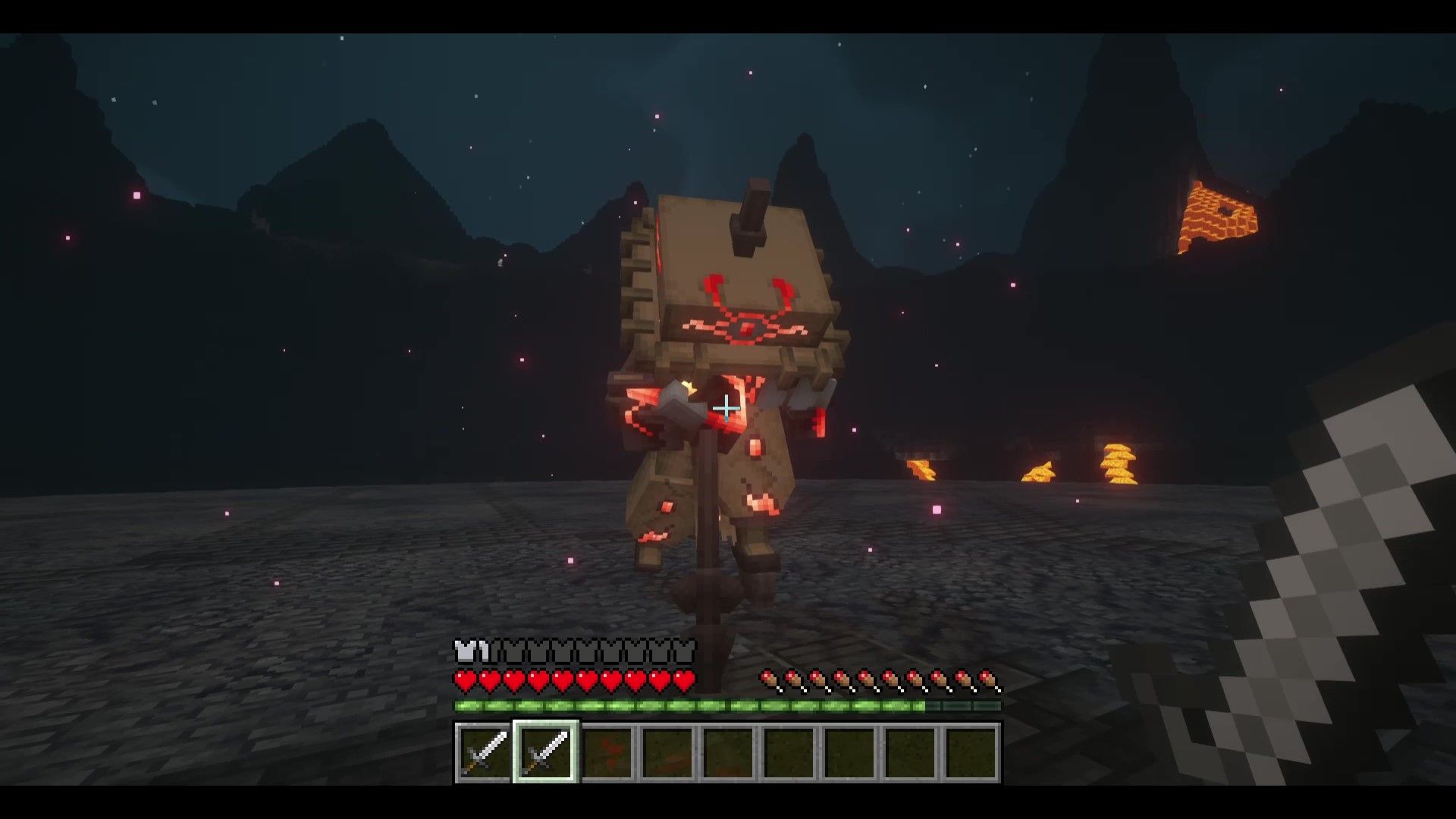Image resolution: width=1456 pixels, height=819 pixels.
Task: Click the crosshair at screen center
Action: pyautogui.click(x=726, y=409)
